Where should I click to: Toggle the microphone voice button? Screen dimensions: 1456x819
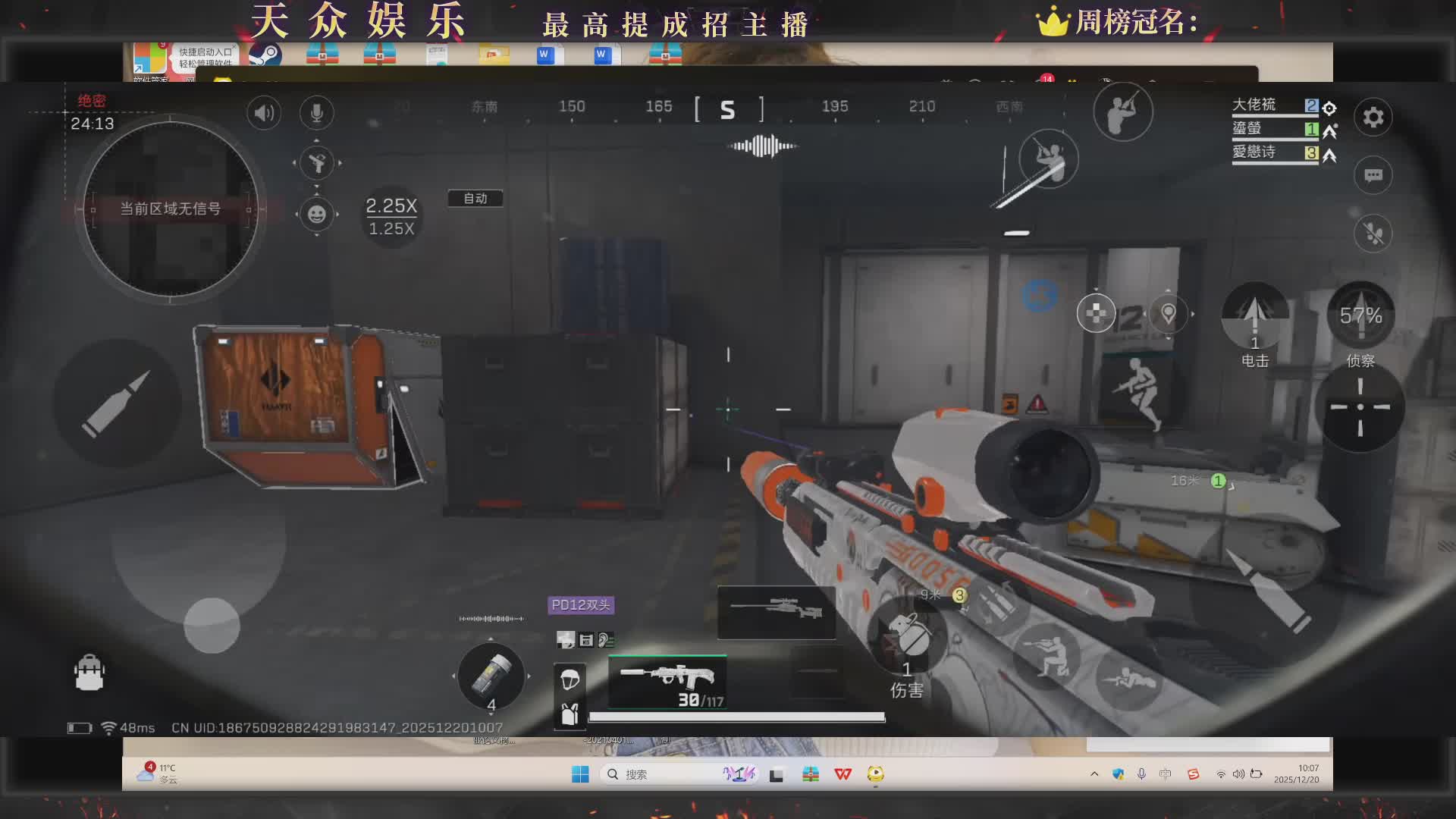pyautogui.click(x=316, y=114)
